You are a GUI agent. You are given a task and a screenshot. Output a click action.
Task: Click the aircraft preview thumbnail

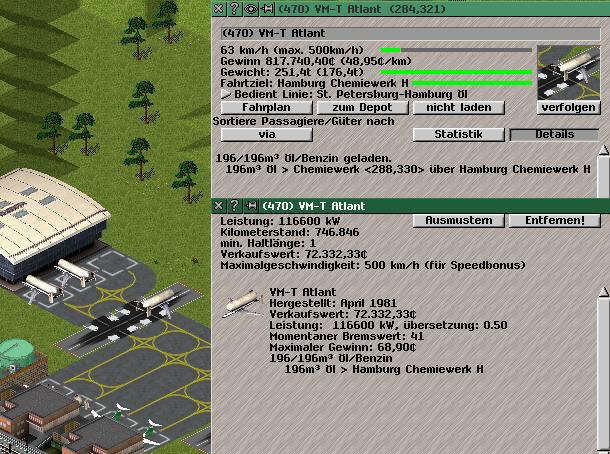pos(568,71)
